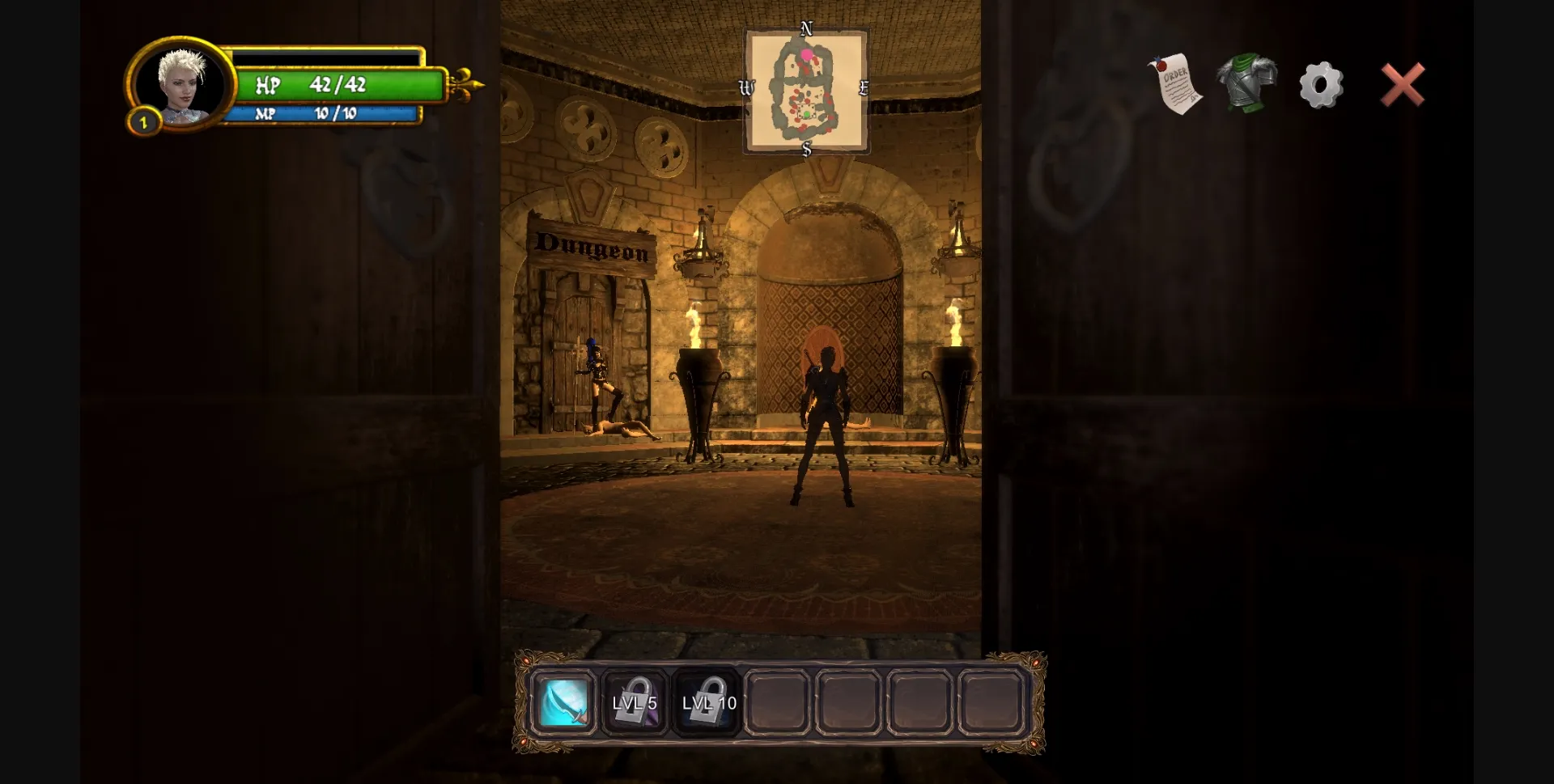
Task: Click the pink marker on the minimap
Action: point(806,54)
